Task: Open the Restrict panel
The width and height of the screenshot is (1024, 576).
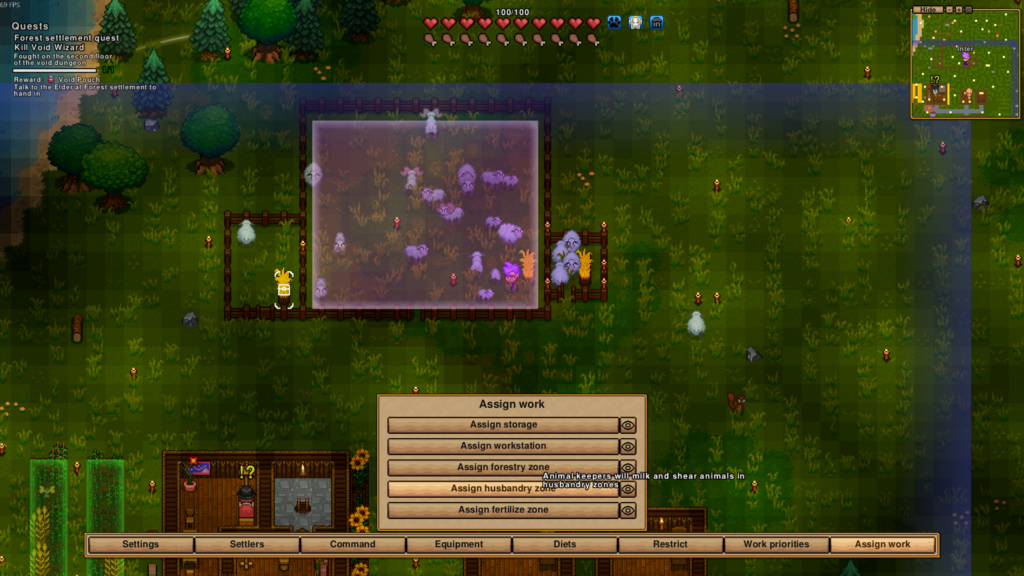Action: coord(670,544)
